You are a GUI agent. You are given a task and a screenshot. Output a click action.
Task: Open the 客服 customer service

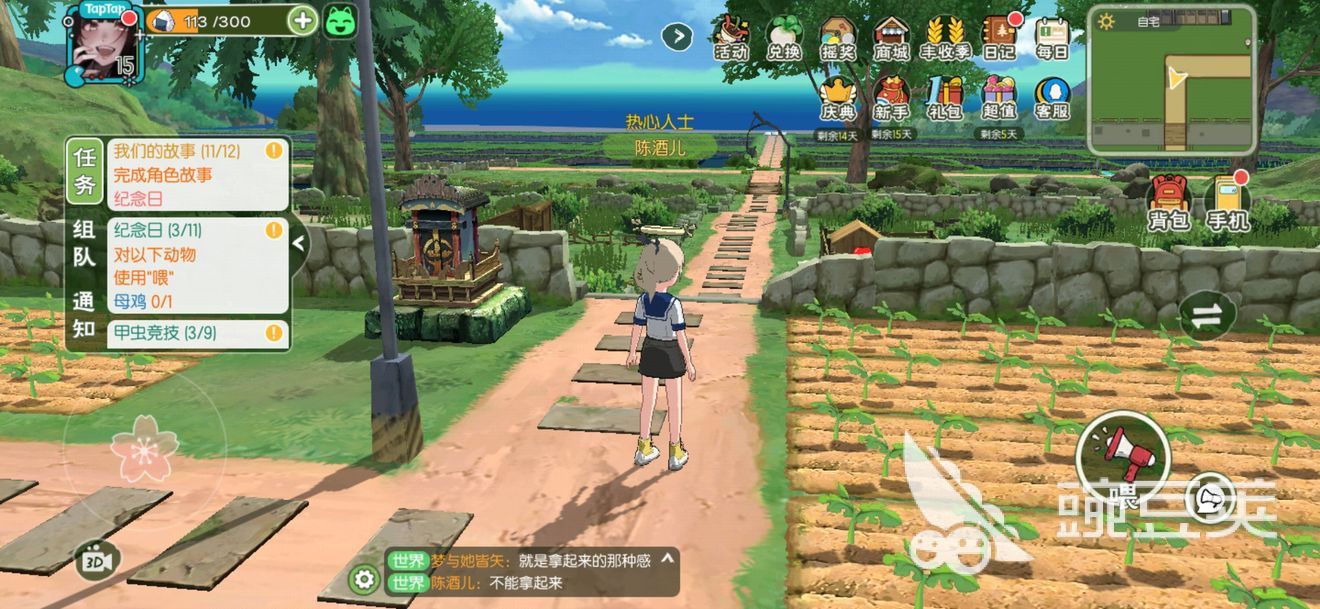point(1052,98)
